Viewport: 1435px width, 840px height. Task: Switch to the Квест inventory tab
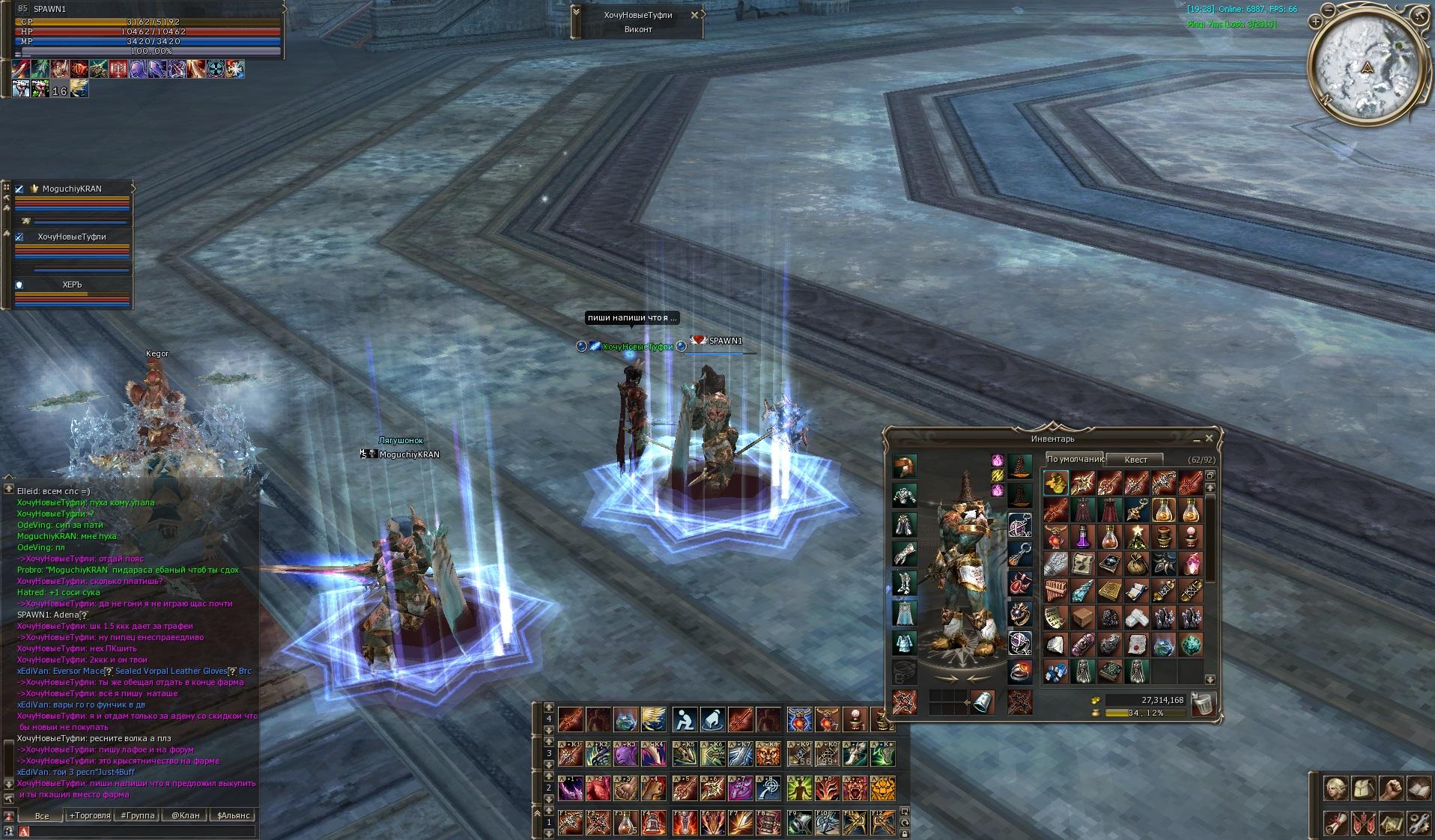(x=1135, y=460)
